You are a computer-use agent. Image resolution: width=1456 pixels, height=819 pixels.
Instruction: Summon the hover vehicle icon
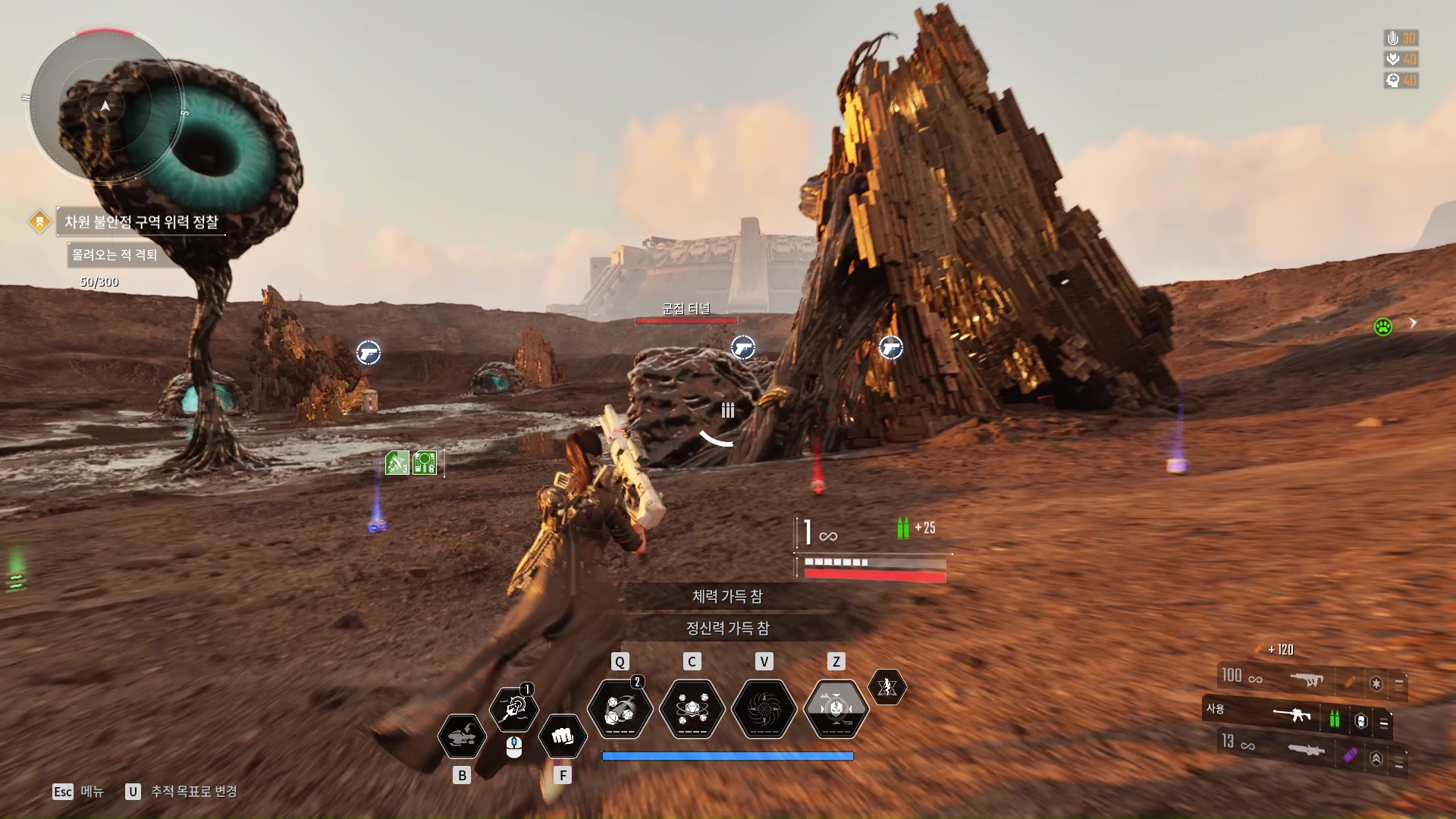click(462, 736)
